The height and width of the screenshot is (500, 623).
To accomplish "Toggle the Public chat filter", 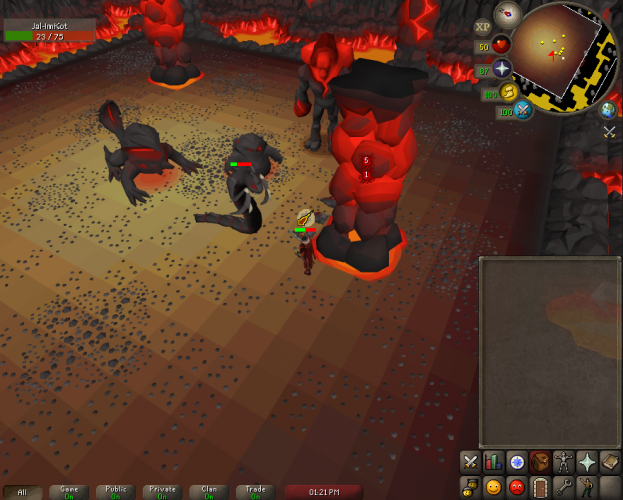I will coord(116,492).
